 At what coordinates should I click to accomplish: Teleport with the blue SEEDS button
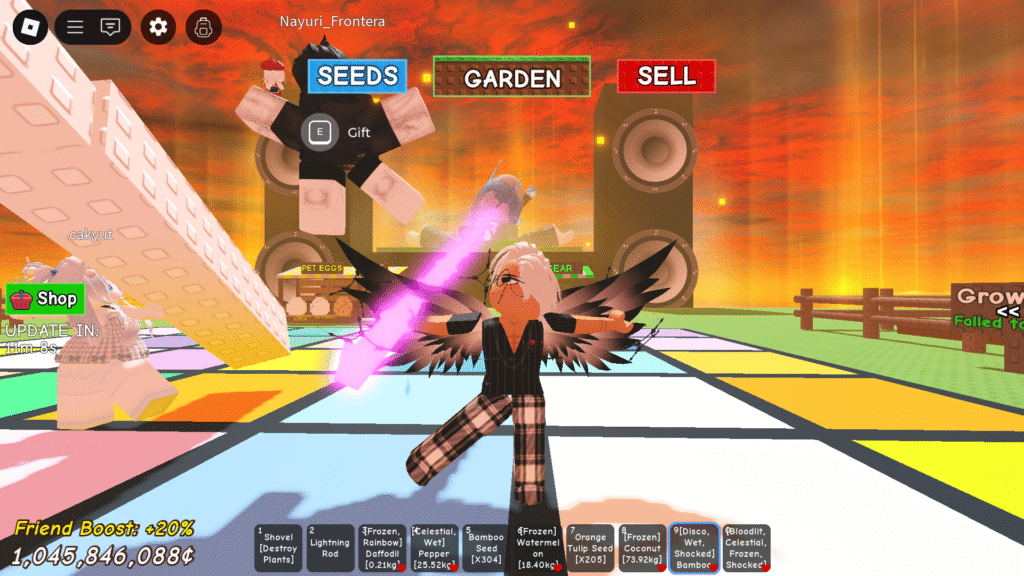coord(357,76)
